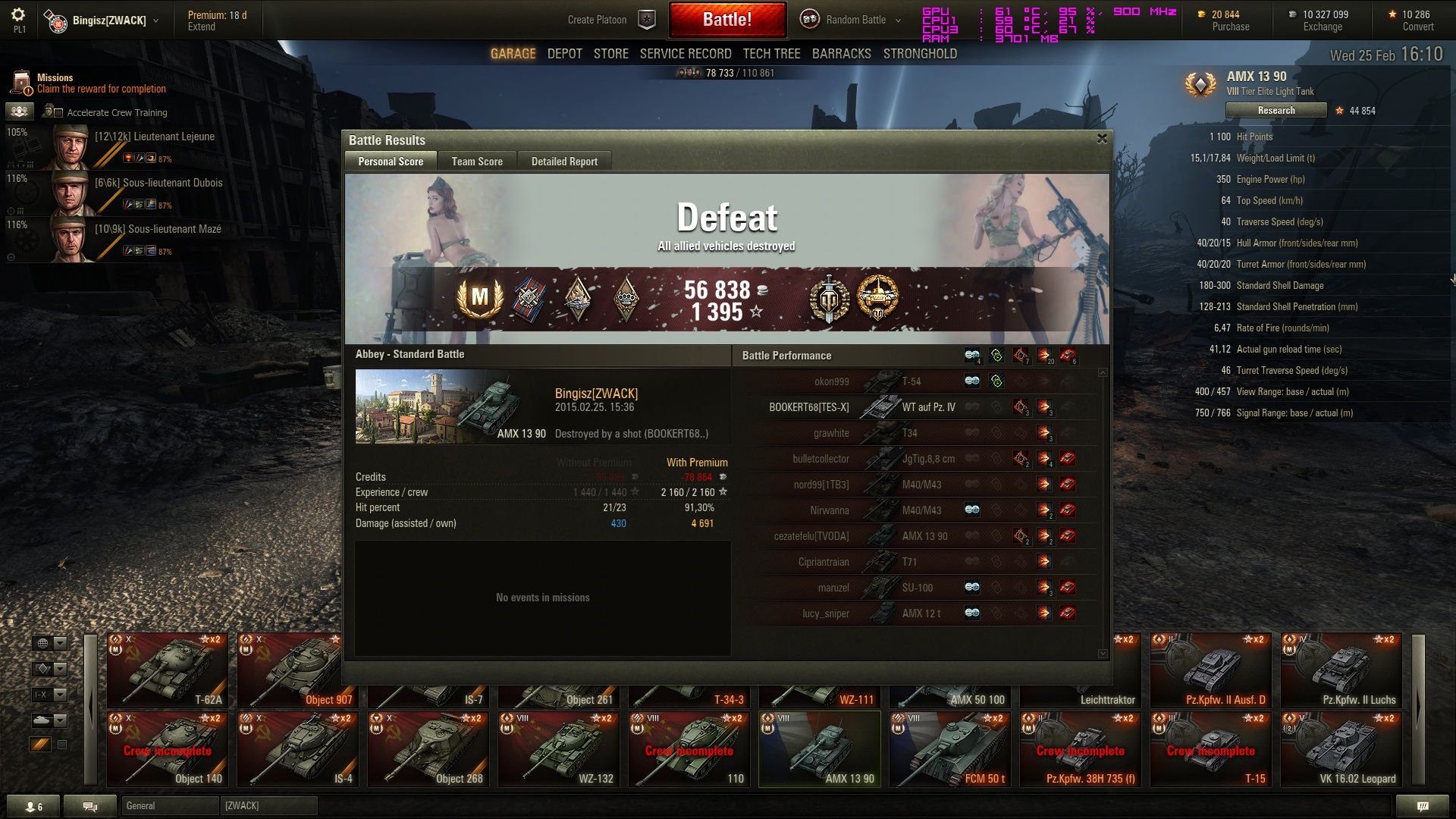View the Service Record
This screenshot has height=819, width=1456.
[x=685, y=54]
